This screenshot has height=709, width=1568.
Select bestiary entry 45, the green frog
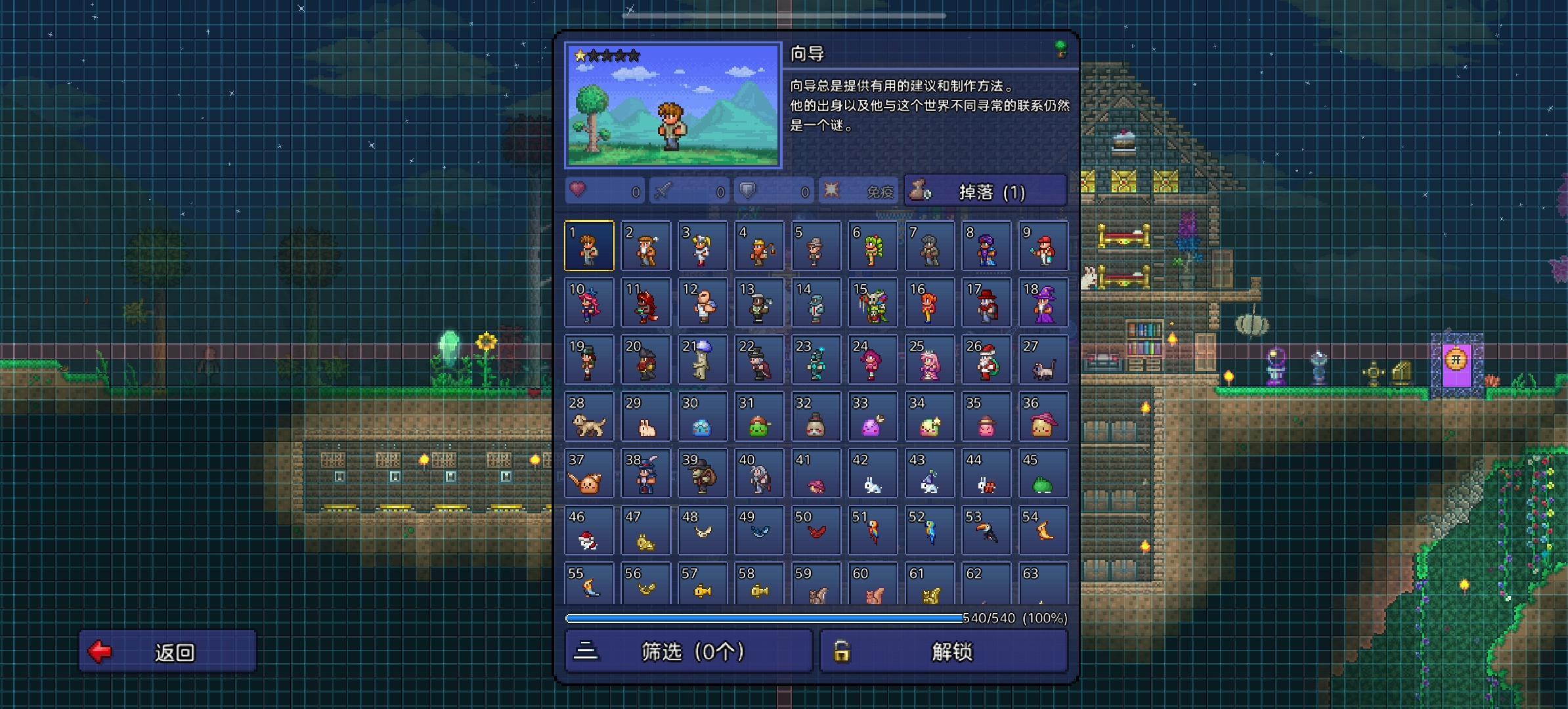coord(1043,473)
